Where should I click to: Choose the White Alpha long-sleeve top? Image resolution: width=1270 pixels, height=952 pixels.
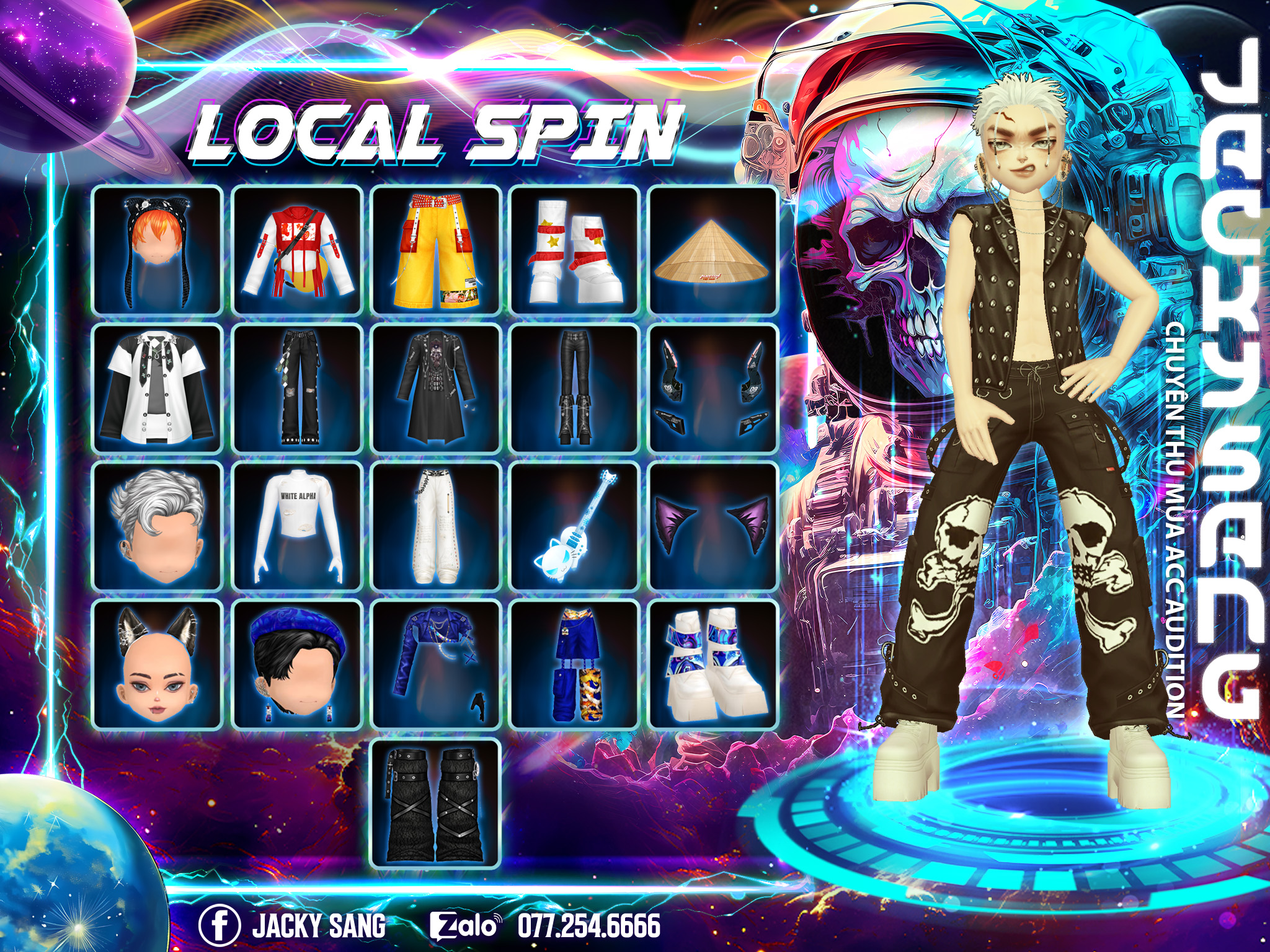pyautogui.click(x=297, y=526)
